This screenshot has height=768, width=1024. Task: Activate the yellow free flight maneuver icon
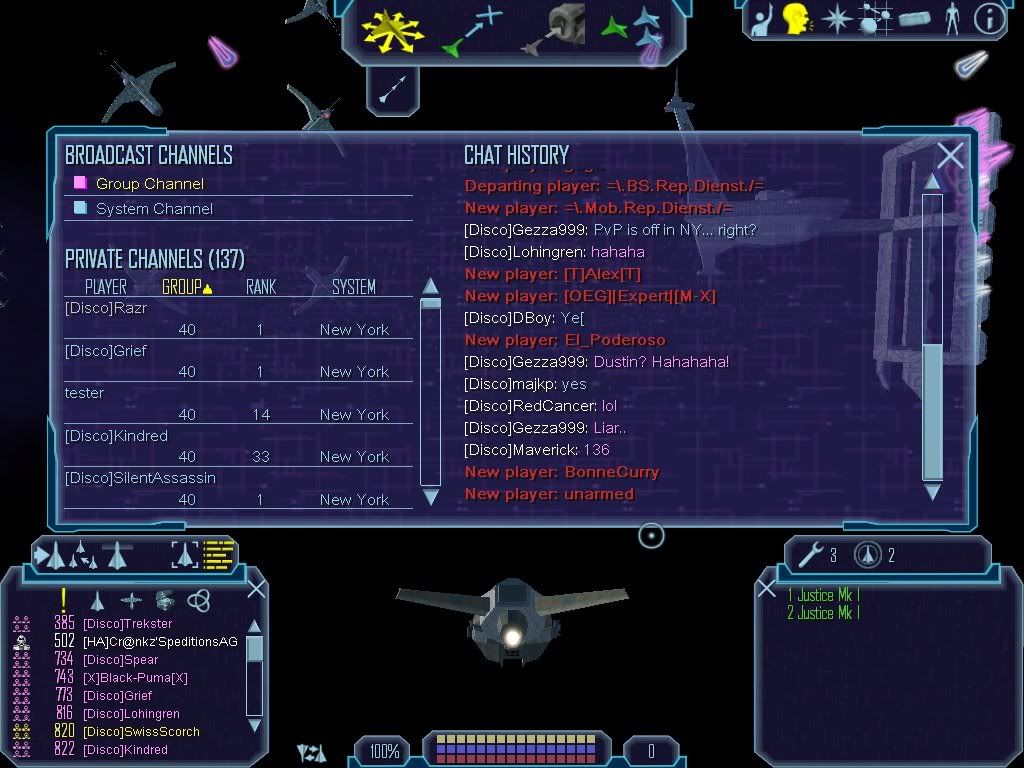pyautogui.click(x=393, y=29)
